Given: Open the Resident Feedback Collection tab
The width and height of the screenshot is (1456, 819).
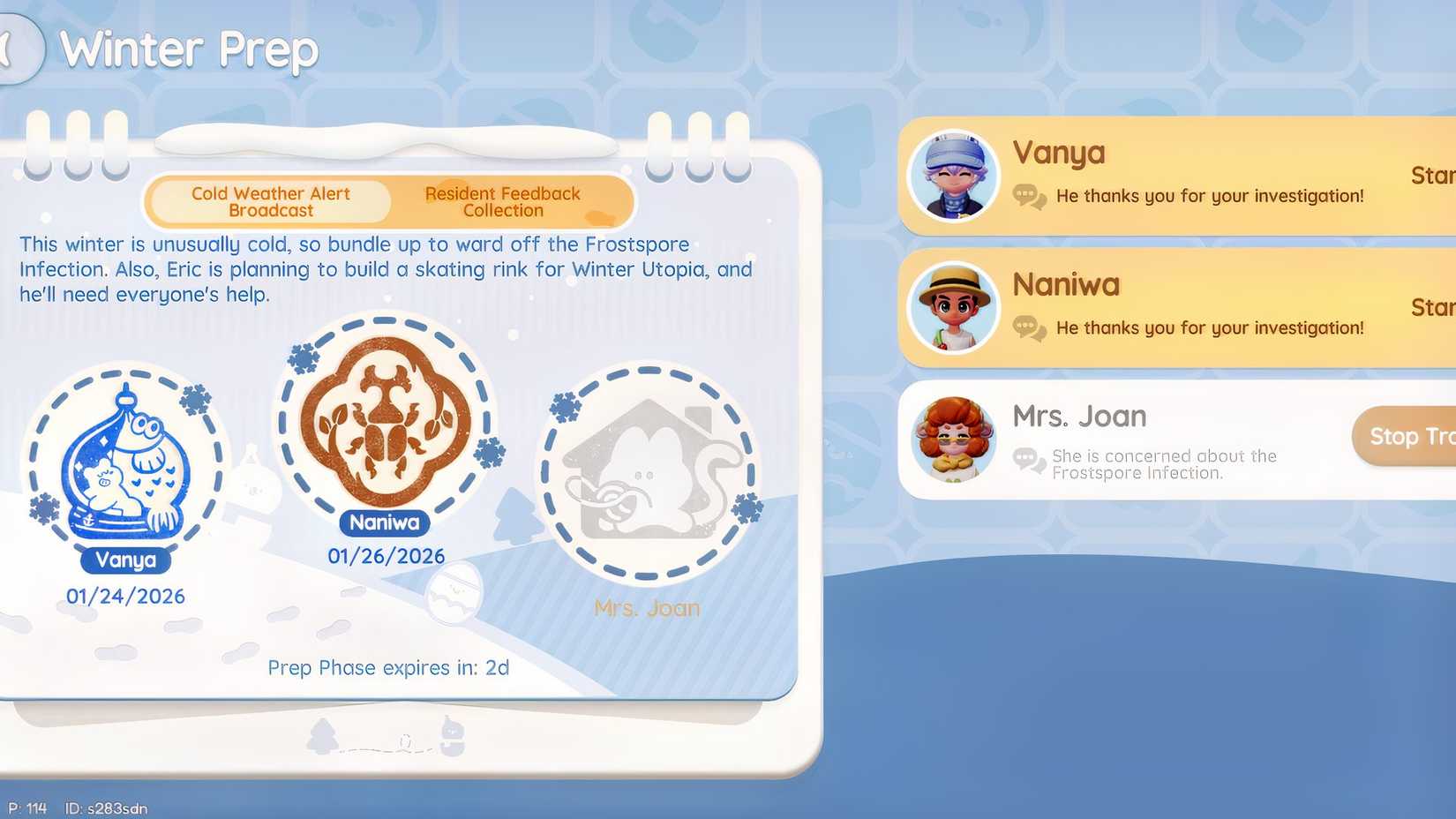Looking at the screenshot, I should click(x=502, y=201).
